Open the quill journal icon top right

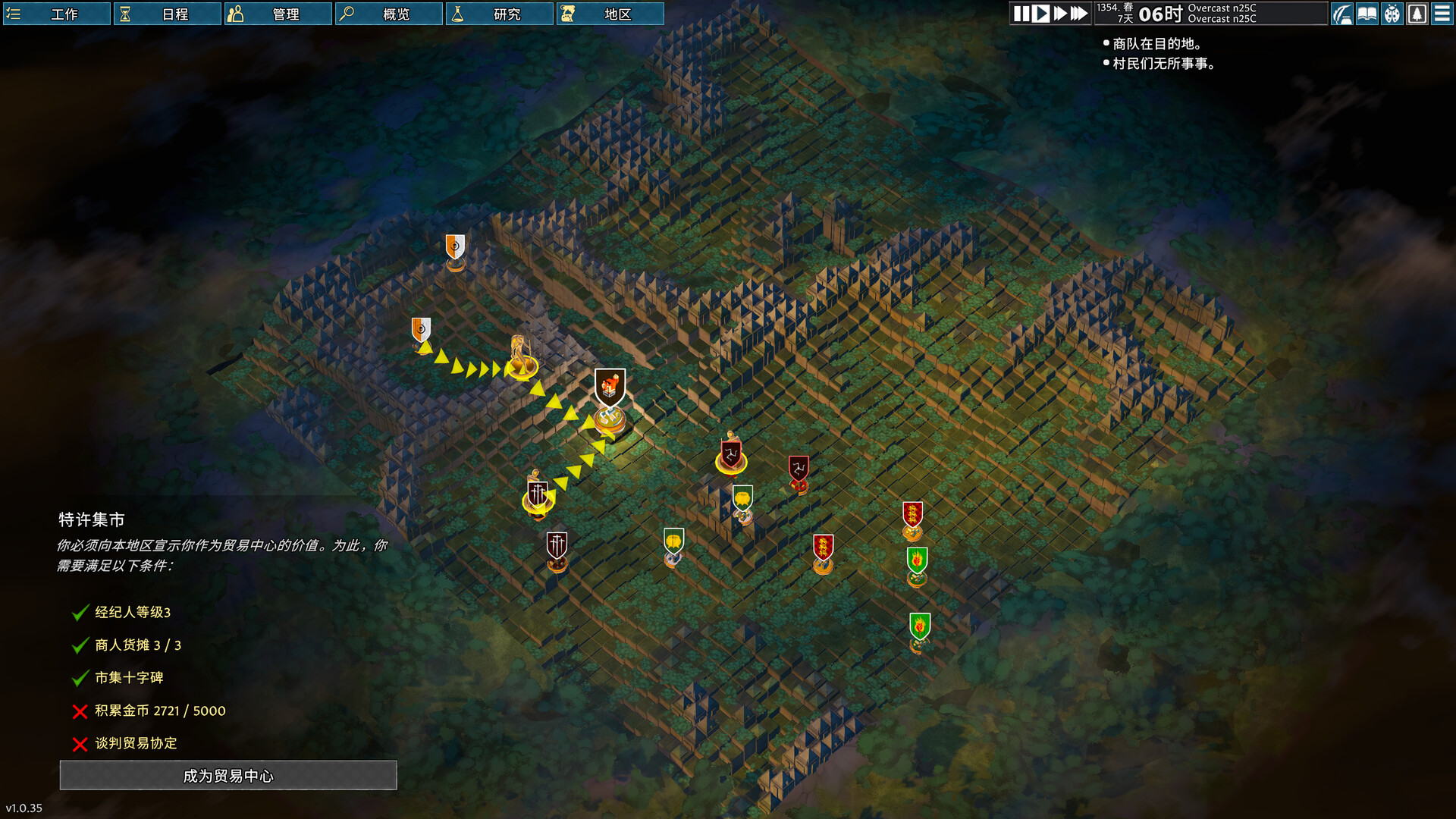(1344, 14)
